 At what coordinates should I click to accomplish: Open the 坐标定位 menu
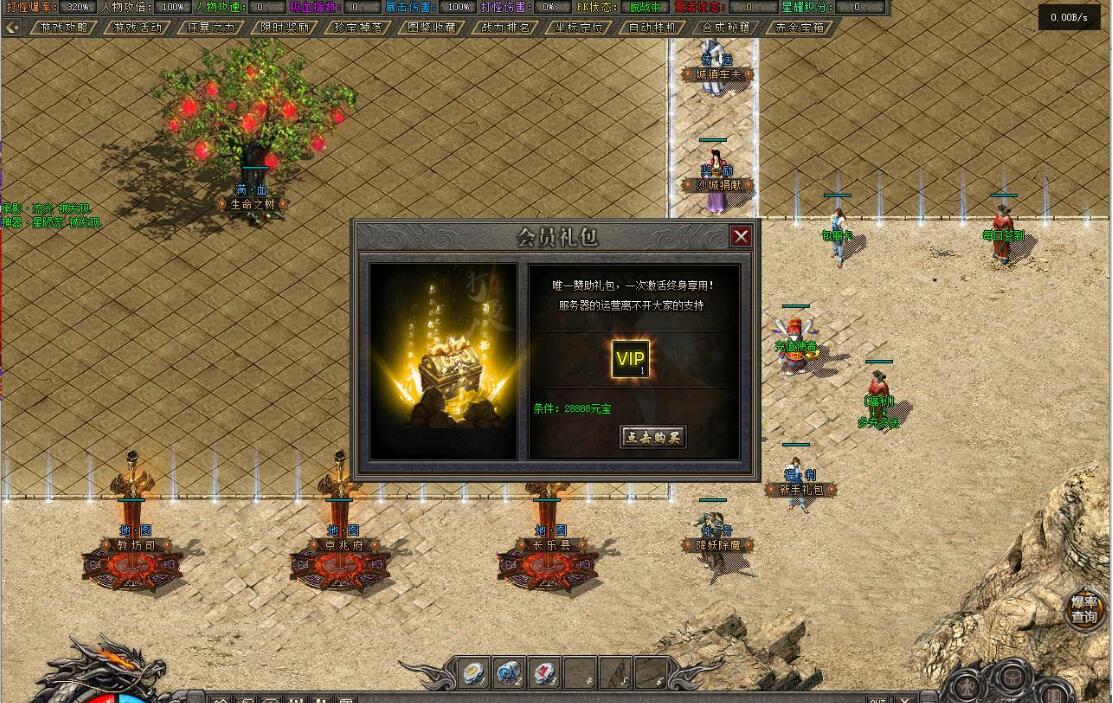coord(579,27)
